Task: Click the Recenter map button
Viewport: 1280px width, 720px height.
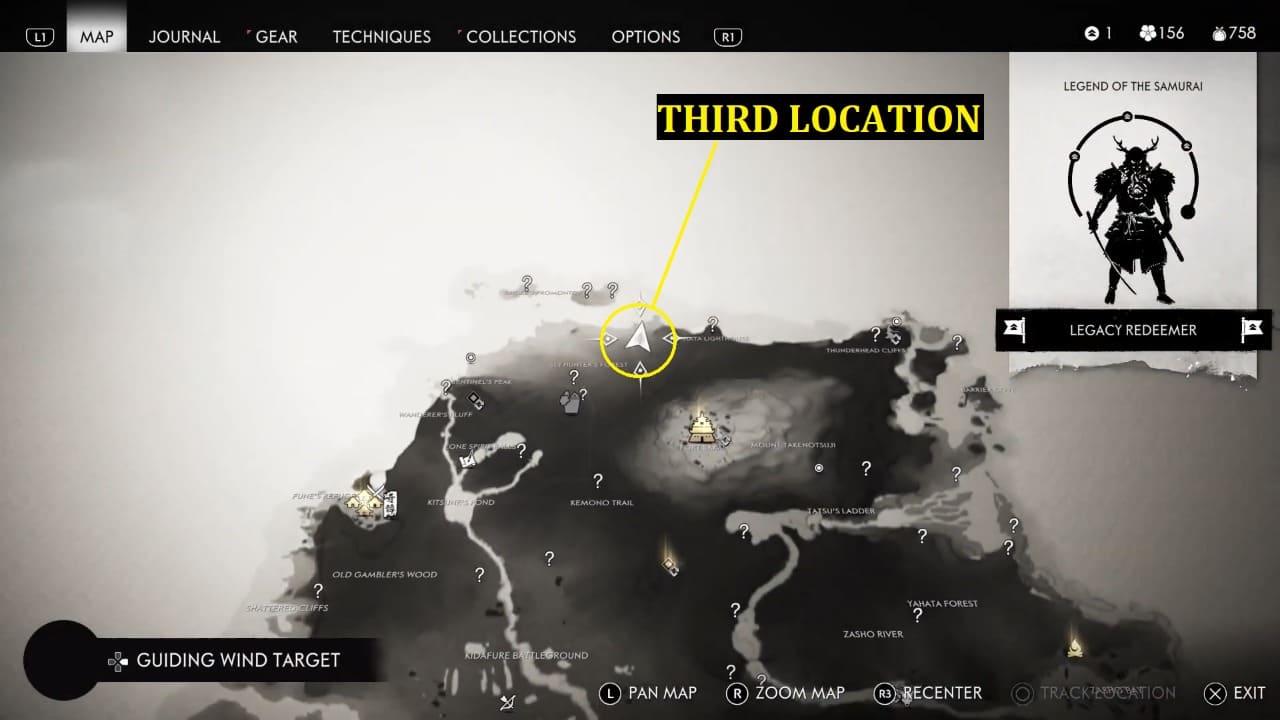Action: point(928,693)
